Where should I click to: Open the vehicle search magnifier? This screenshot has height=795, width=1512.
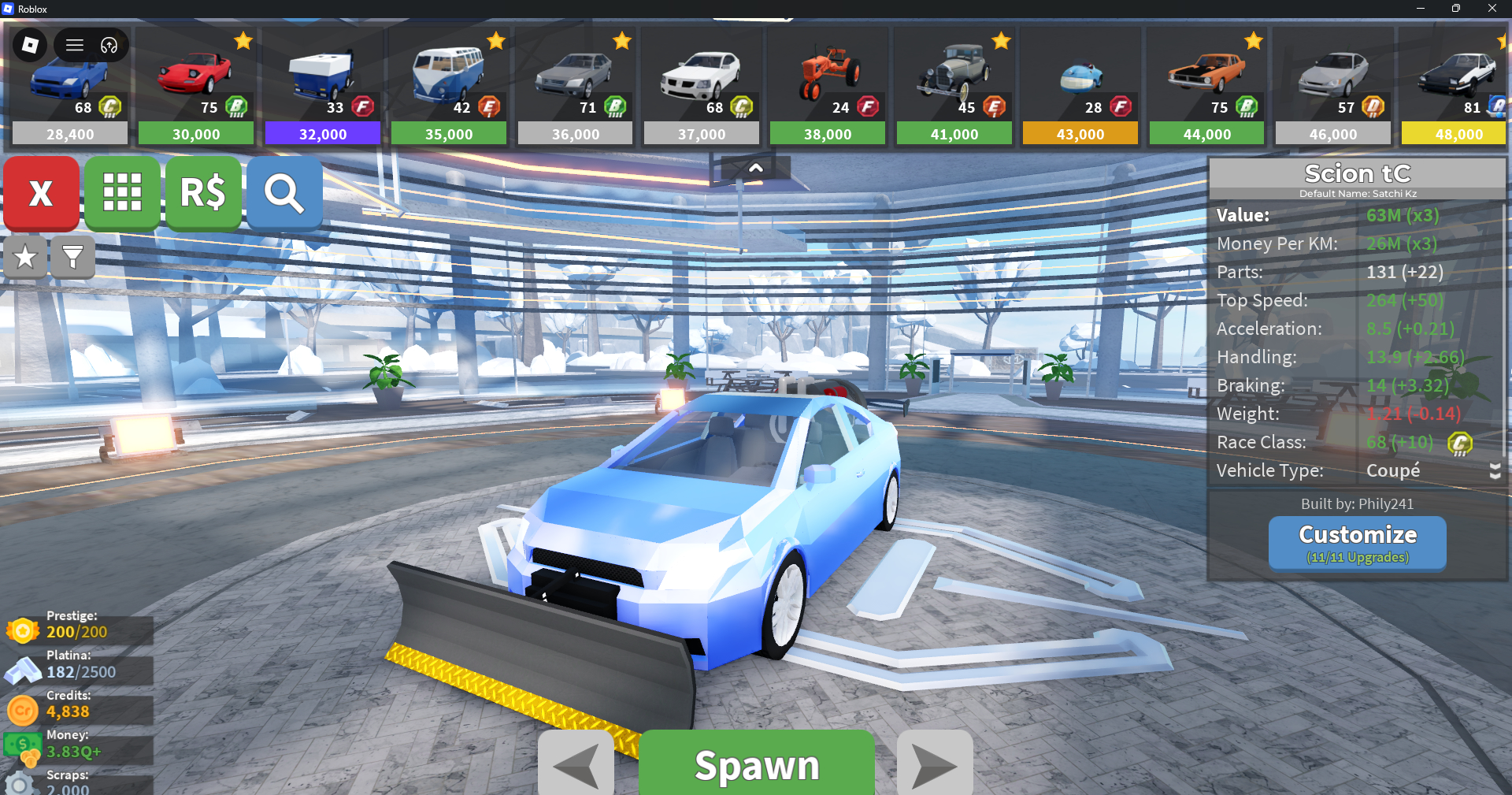284,193
